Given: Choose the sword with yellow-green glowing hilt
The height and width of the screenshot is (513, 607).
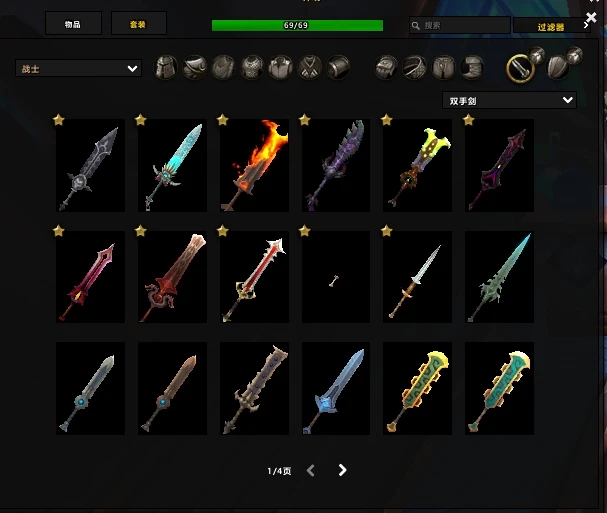Looking at the screenshot, I should pos(418,165).
